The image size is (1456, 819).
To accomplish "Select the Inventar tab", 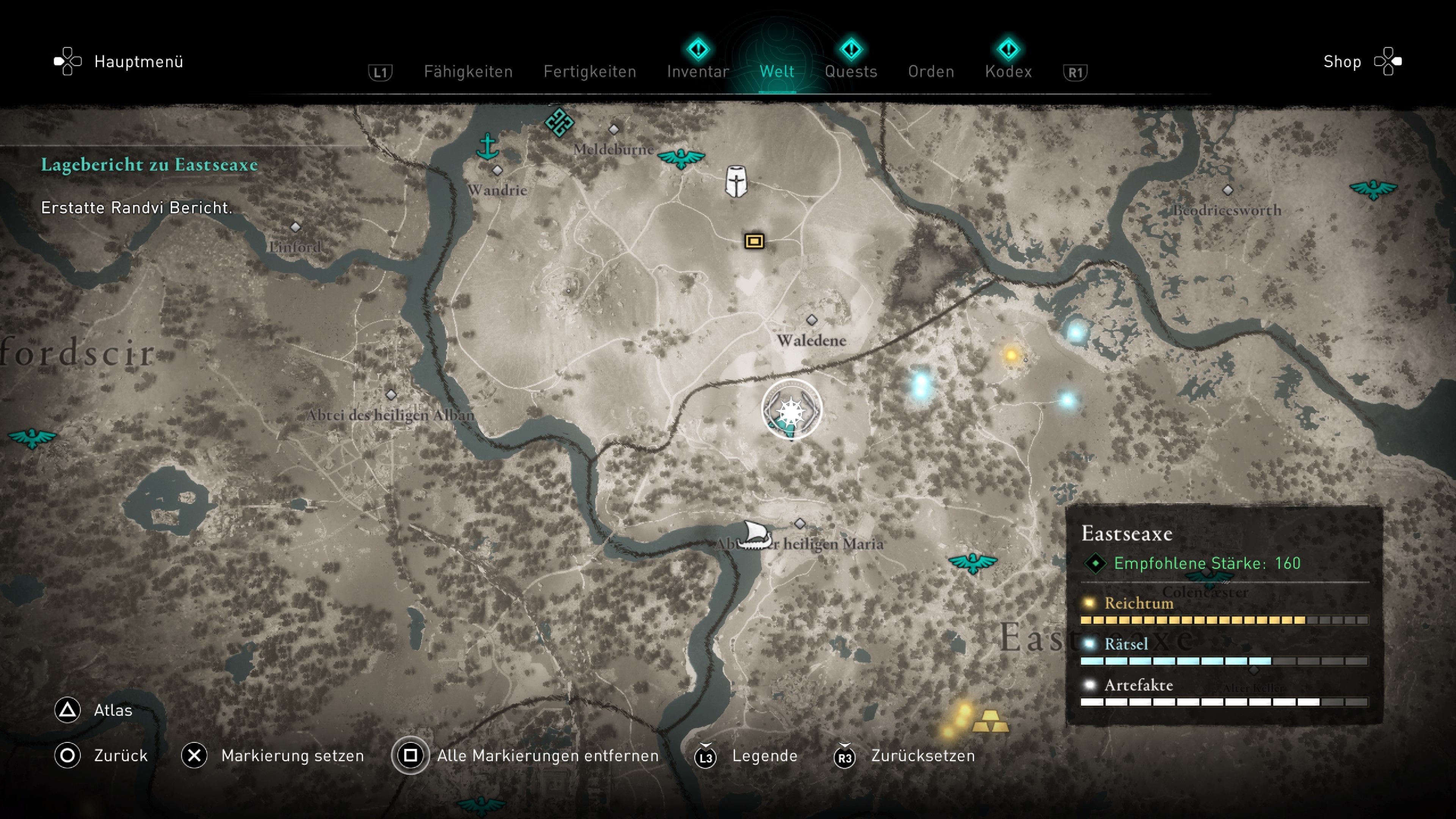I will (x=698, y=72).
